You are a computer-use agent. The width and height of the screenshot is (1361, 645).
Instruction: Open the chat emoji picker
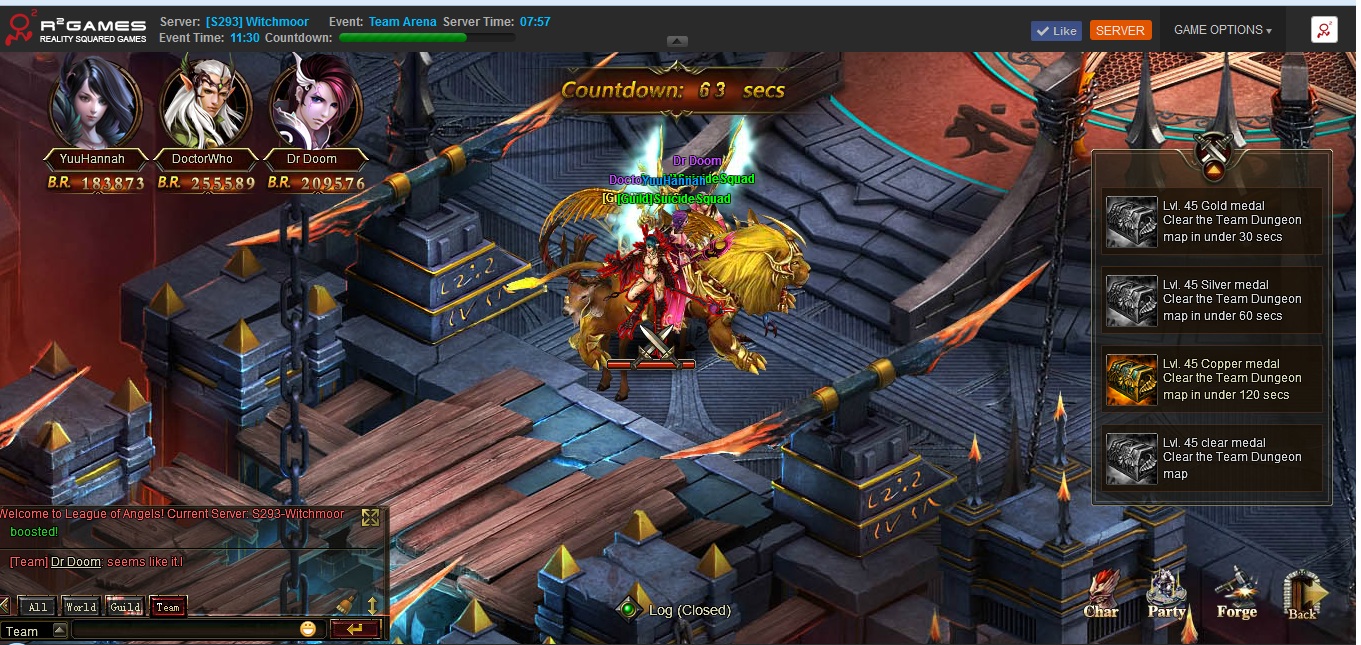(x=308, y=629)
